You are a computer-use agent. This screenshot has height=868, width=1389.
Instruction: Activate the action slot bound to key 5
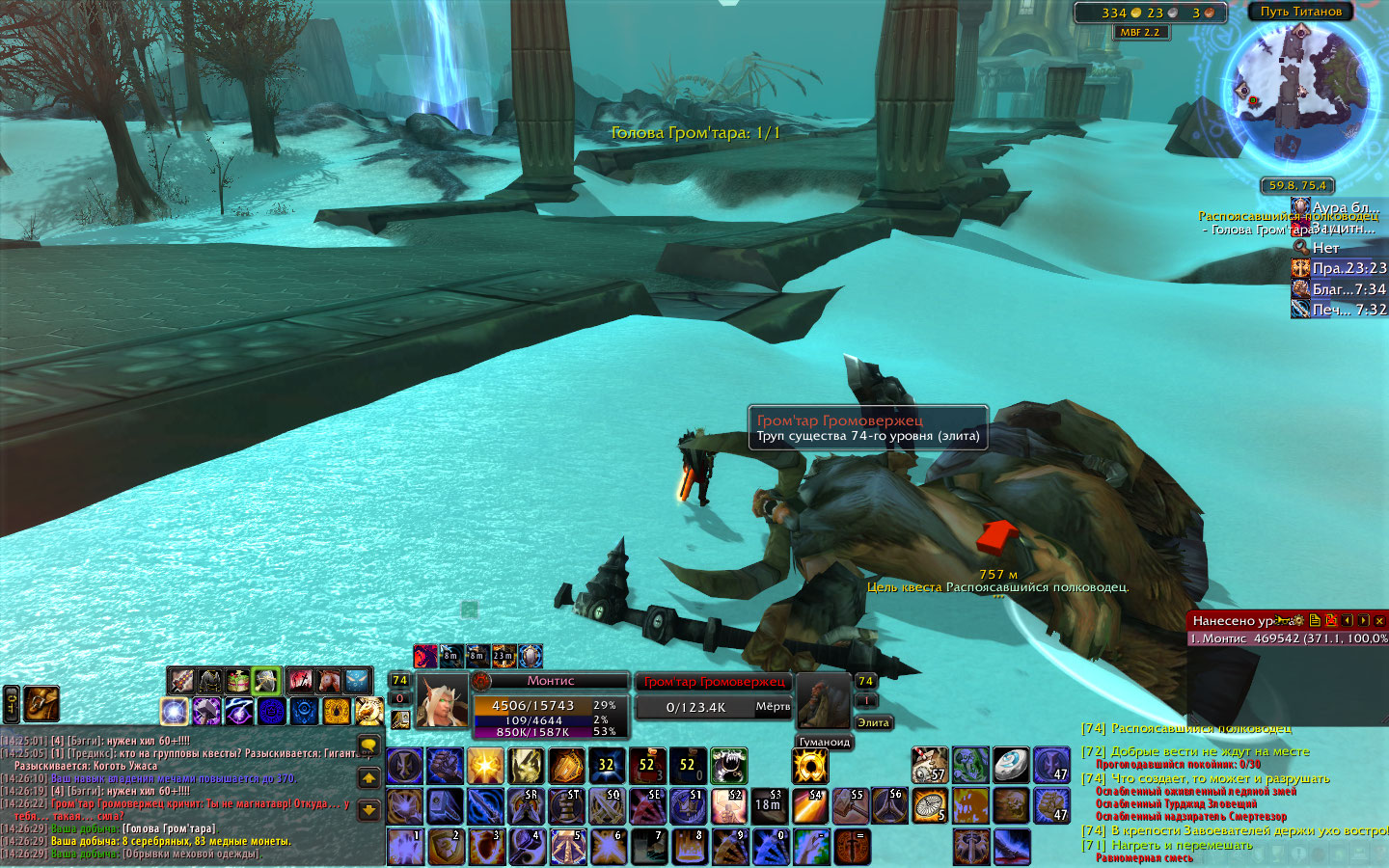(x=568, y=847)
